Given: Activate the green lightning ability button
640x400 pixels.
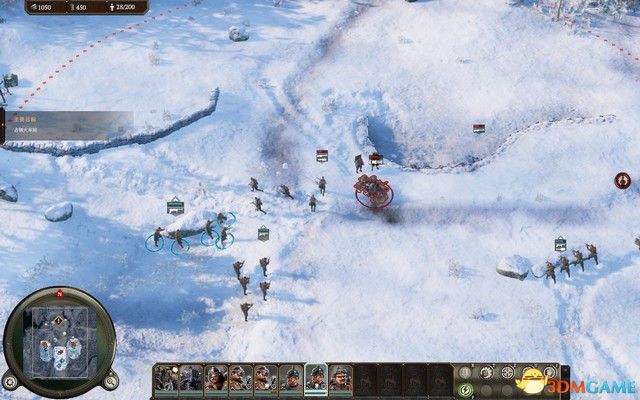Looking at the screenshot, I should coord(464,389).
